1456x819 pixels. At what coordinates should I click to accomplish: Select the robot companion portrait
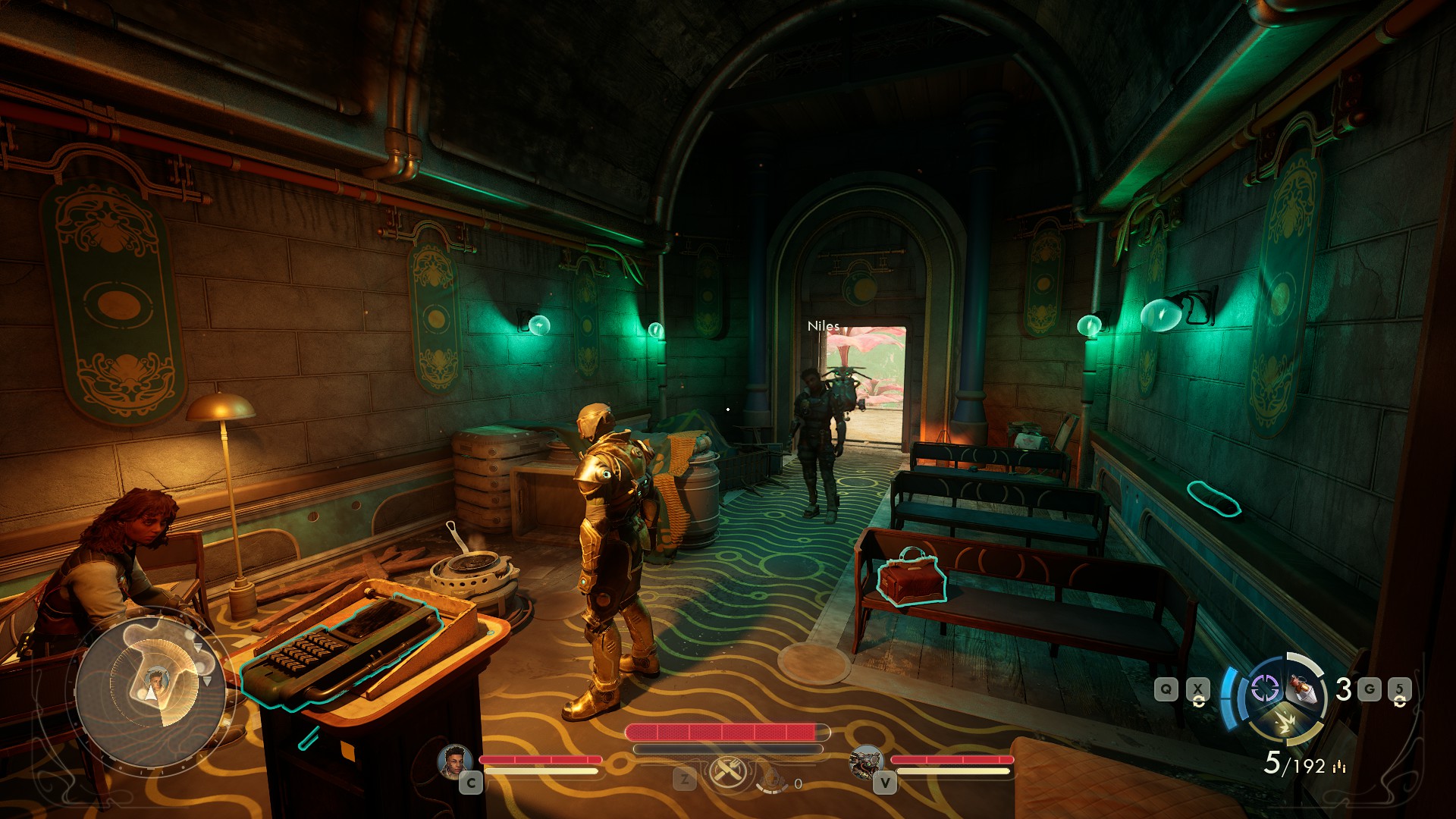click(x=867, y=762)
